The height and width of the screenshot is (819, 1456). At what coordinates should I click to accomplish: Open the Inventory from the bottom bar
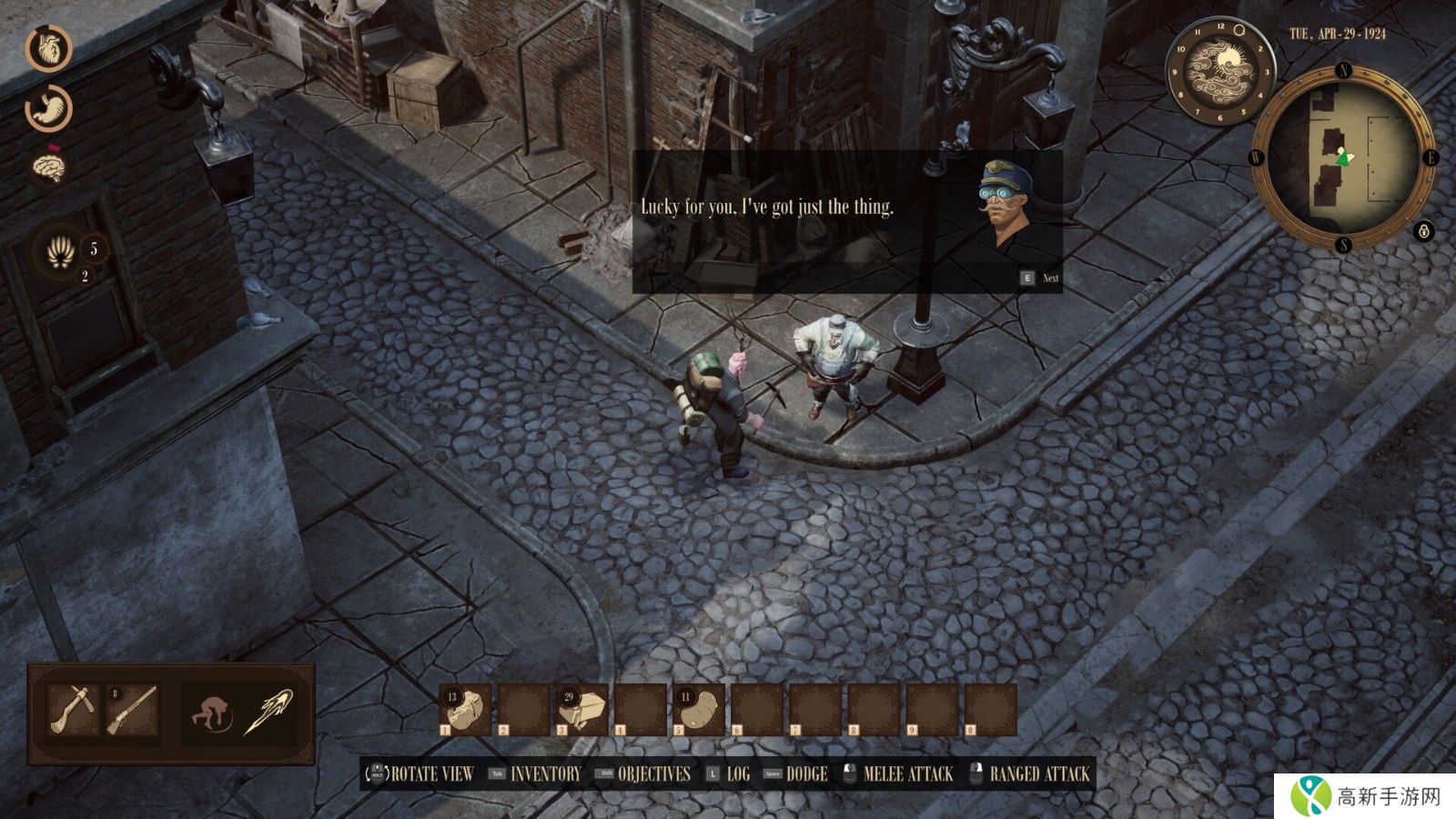tap(544, 774)
